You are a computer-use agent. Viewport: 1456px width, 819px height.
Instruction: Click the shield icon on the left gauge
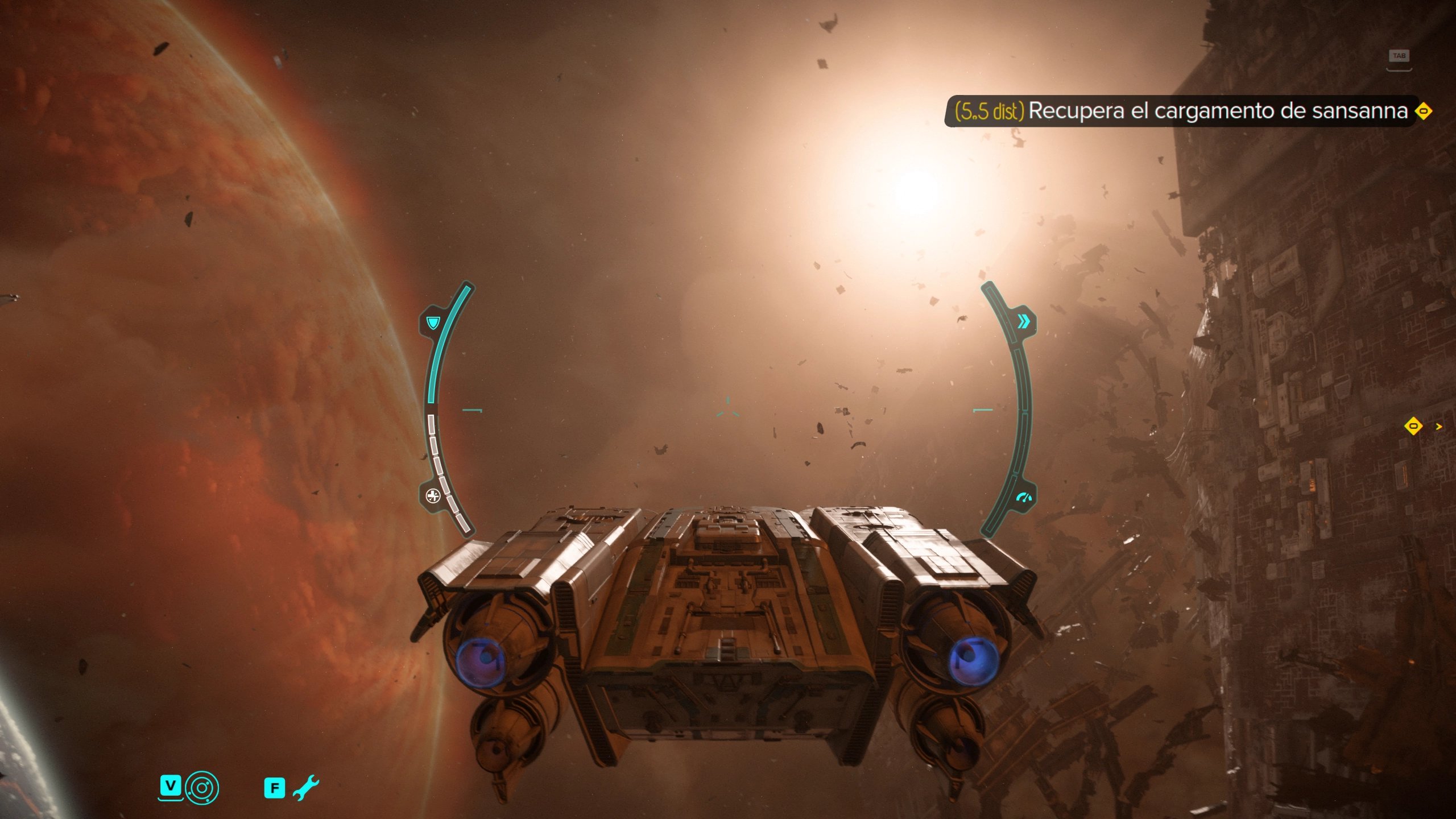tap(433, 324)
